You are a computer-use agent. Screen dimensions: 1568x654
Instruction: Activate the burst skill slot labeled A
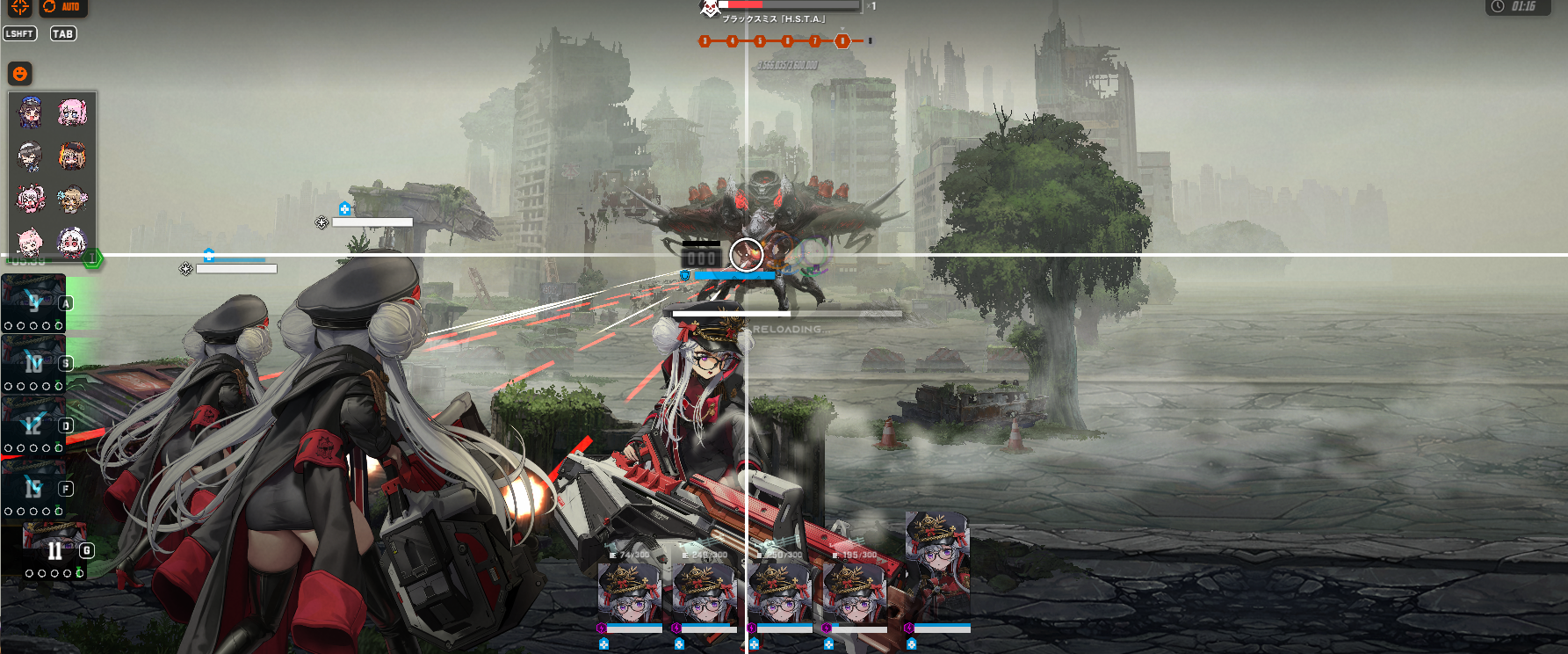[33, 302]
